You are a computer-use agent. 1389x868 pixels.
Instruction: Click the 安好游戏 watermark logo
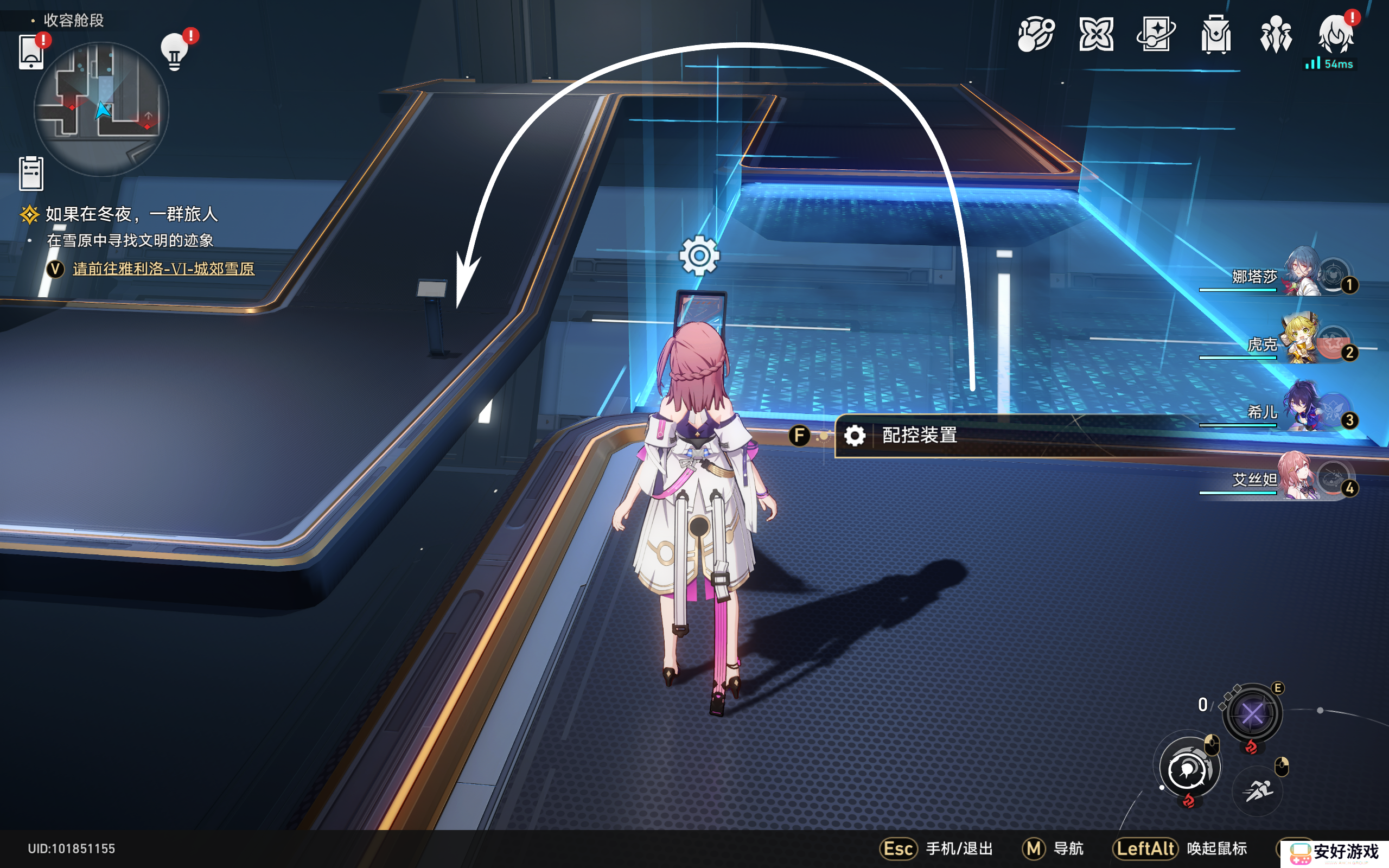[x=1335, y=852]
